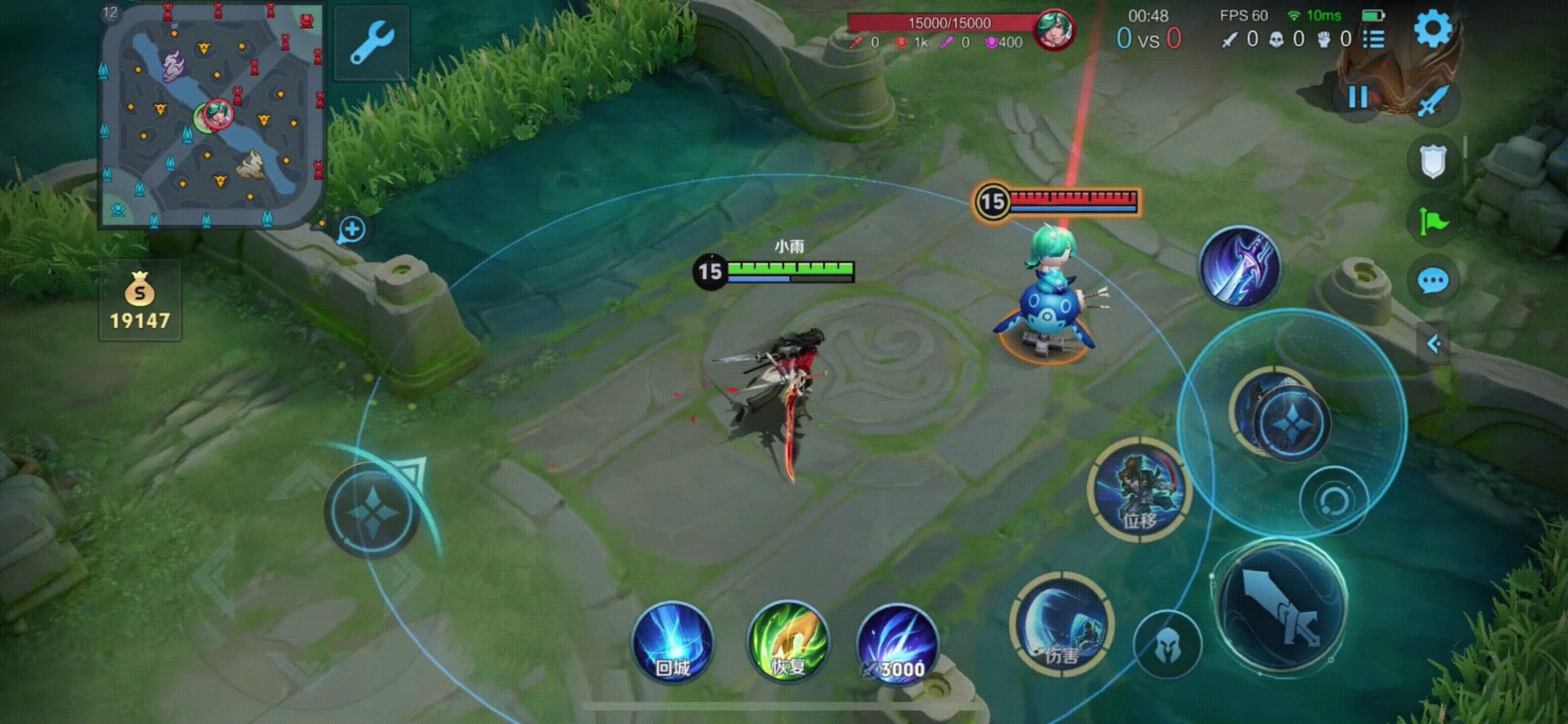The width and height of the screenshot is (1568, 724).
Task: Activate the purple blade equipment skill
Action: pyautogui.click(x=1240, y=267)
